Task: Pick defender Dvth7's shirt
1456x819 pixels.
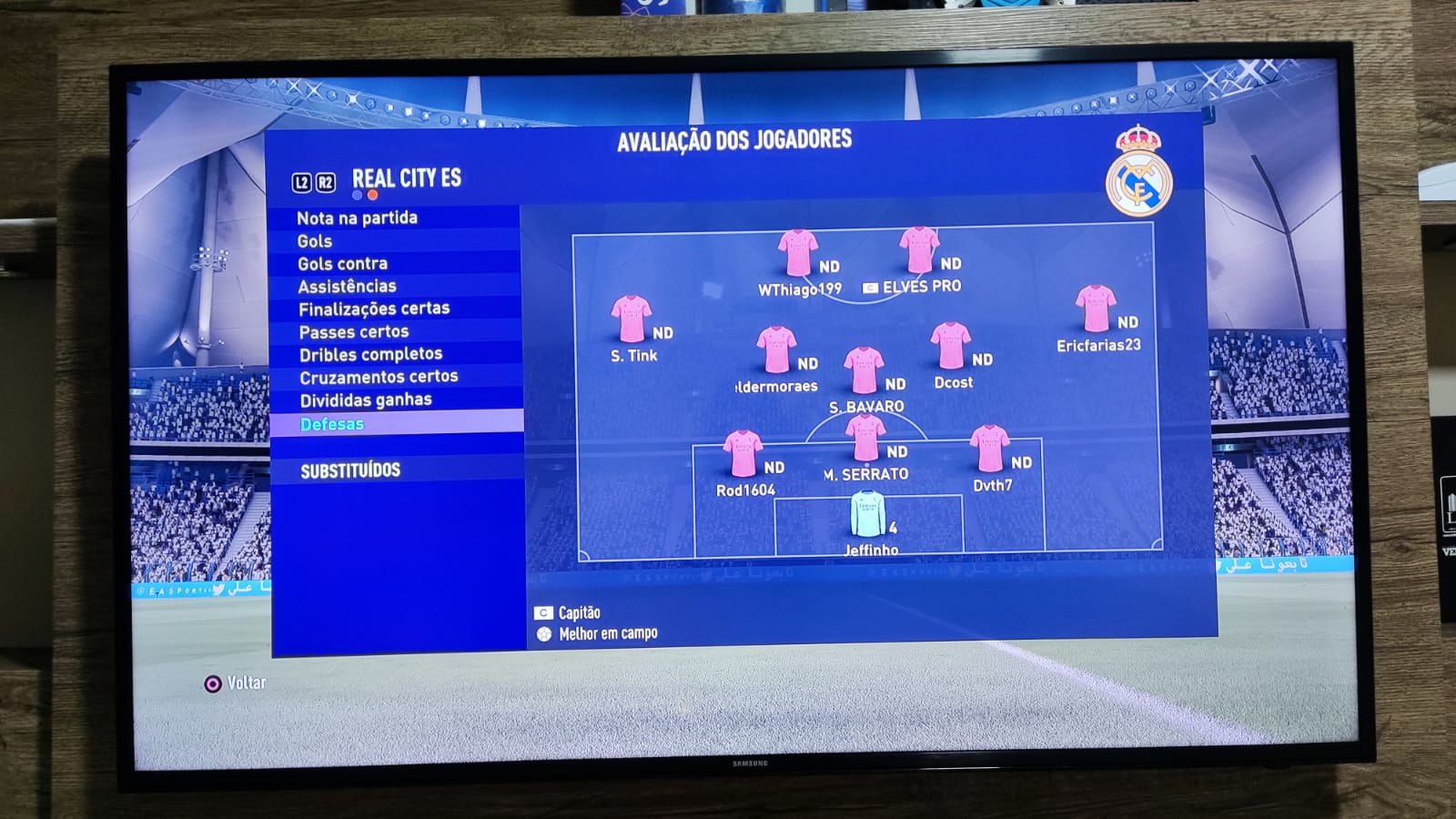Action: tap(989, 449)
